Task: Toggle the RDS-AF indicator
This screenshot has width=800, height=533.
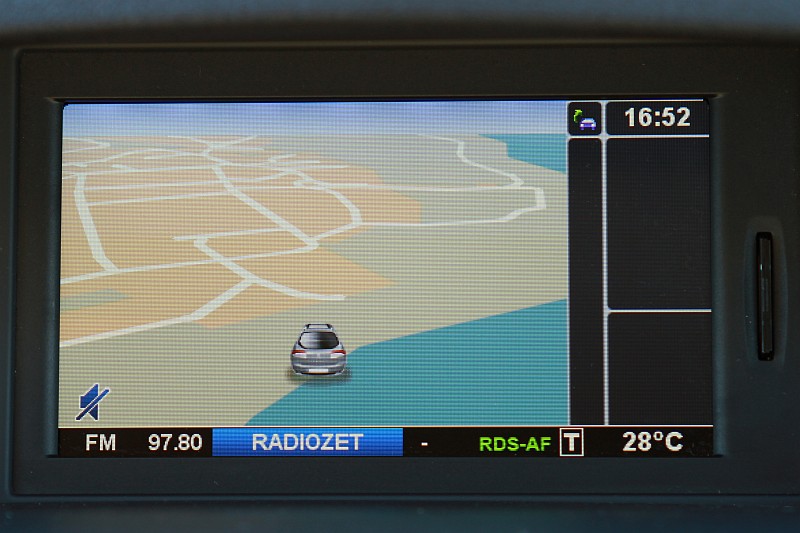Action: (x=514, y=443)
